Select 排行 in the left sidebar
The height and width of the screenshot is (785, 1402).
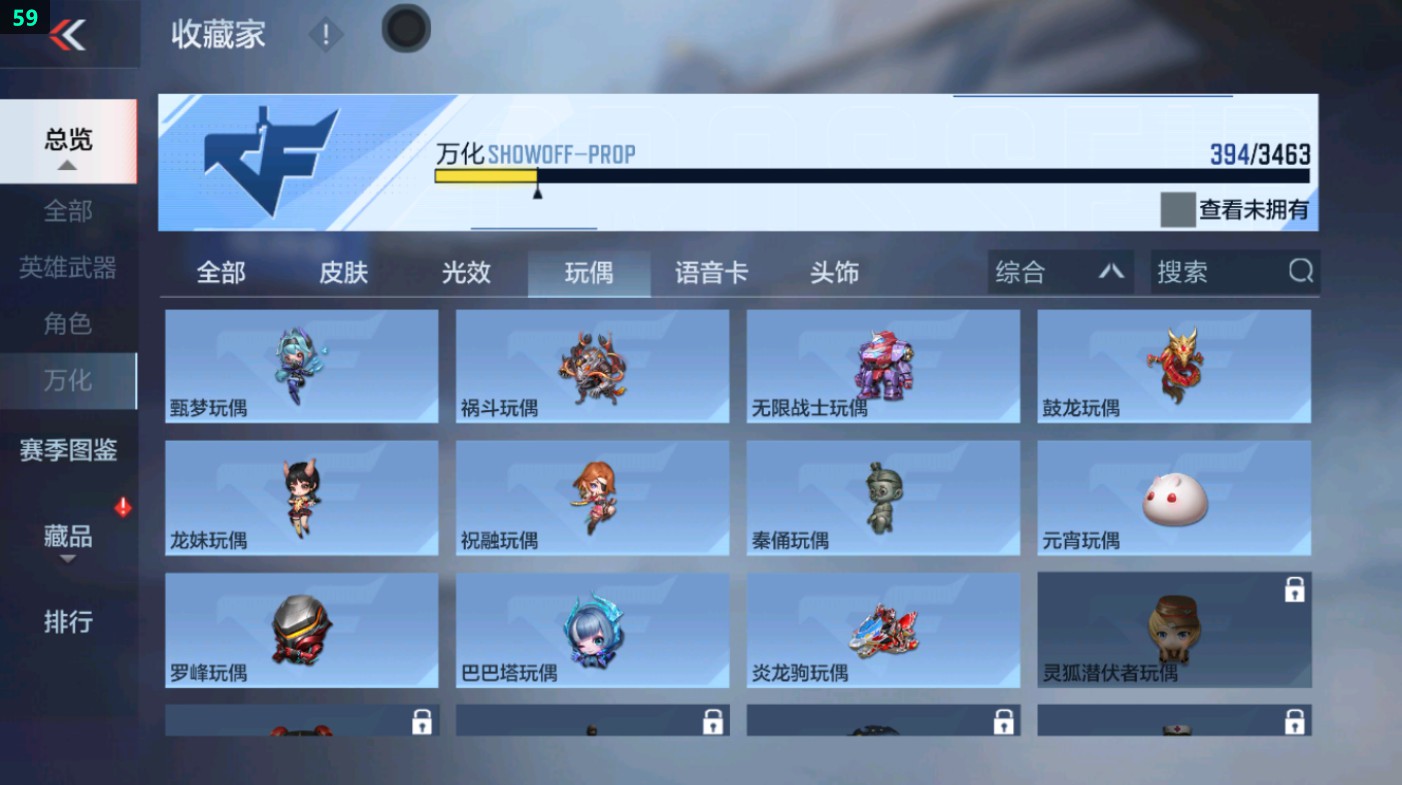pyautogui.click(x=68, y=623)
